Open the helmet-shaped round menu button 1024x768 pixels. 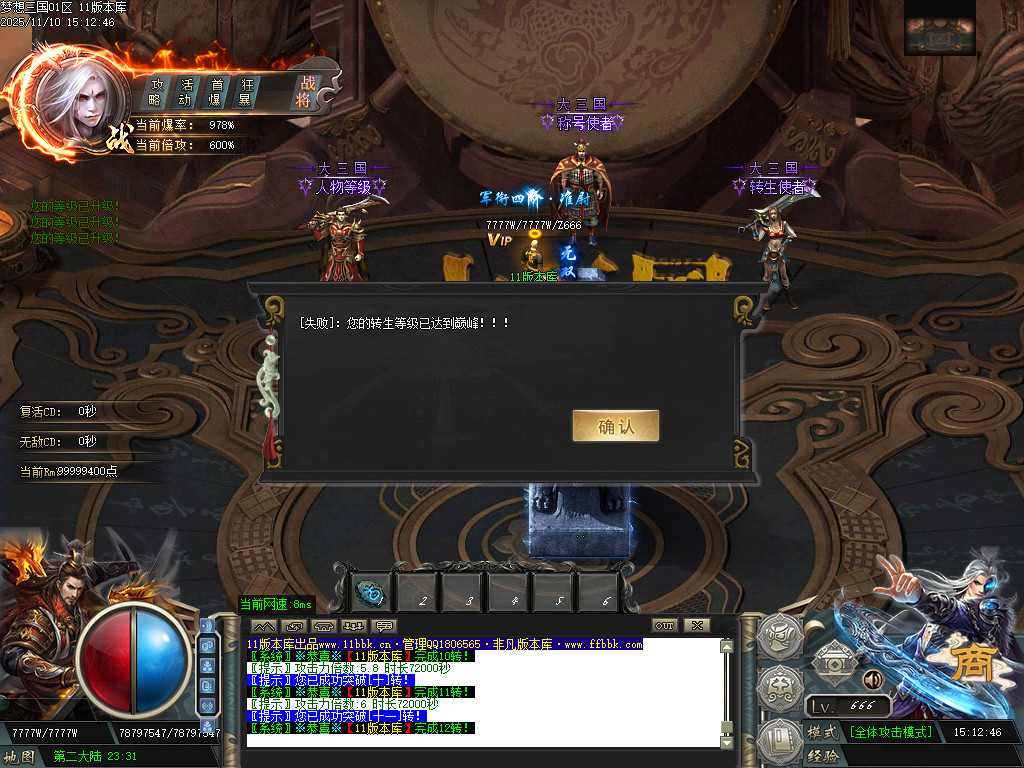pyautogui.click(x=780, y=635)
